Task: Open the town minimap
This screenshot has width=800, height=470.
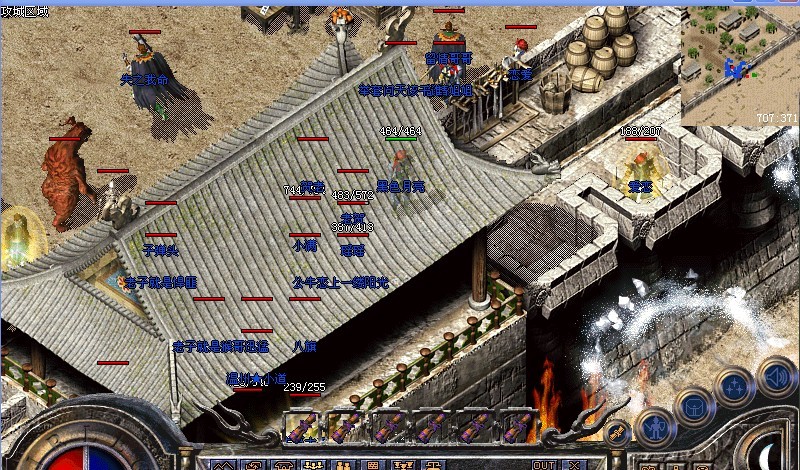Action: 740,62
